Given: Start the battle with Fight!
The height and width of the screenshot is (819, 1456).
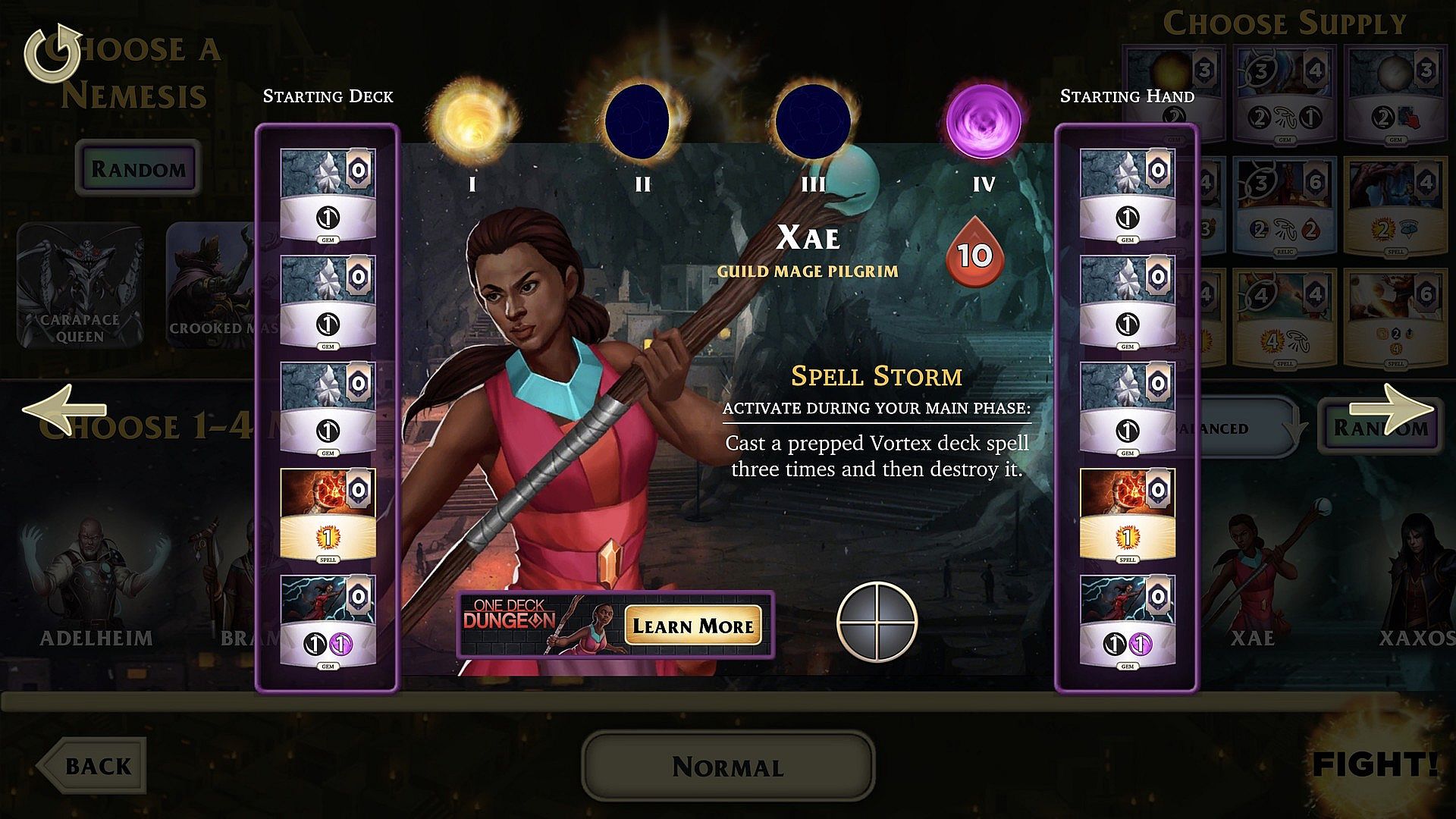Looking at the screenshot, I should pos(1374,764).
